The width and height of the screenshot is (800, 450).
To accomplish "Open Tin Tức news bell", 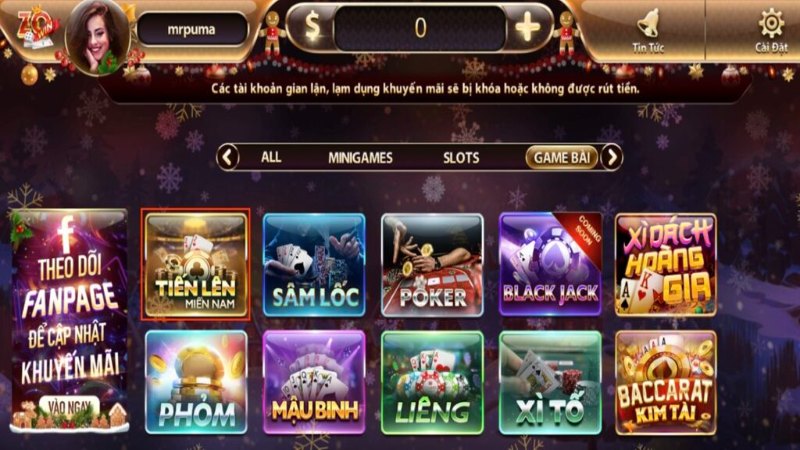I will [649, 30].
